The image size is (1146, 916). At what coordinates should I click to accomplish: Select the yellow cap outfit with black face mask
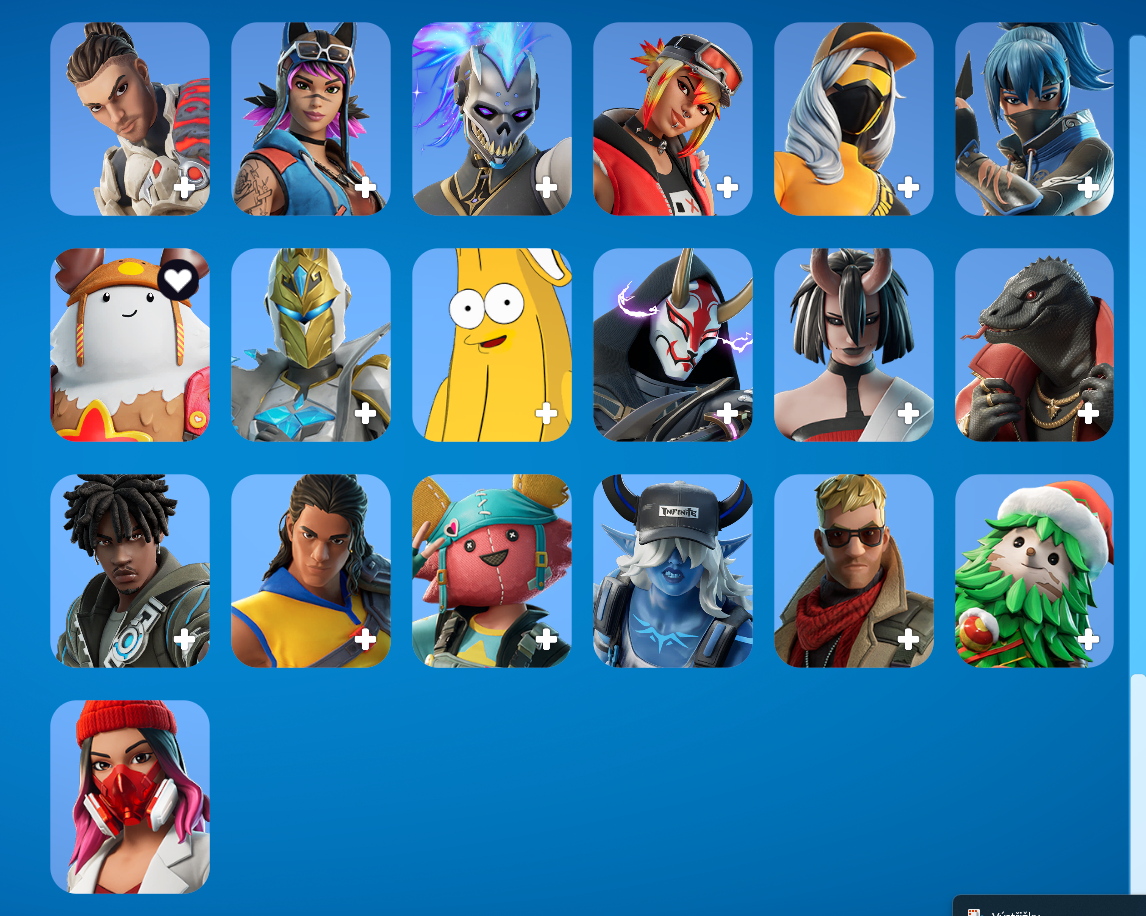click(x=853, y=118)
